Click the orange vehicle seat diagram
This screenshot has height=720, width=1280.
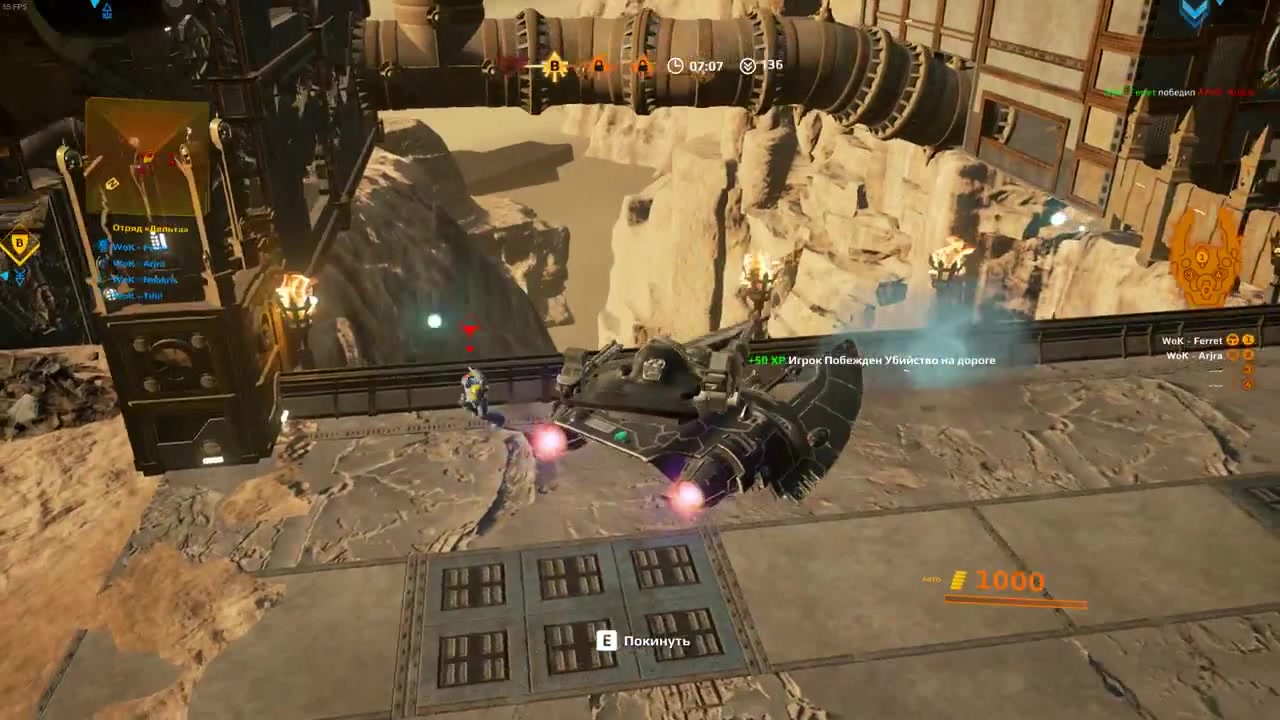tap(1204, 260)
